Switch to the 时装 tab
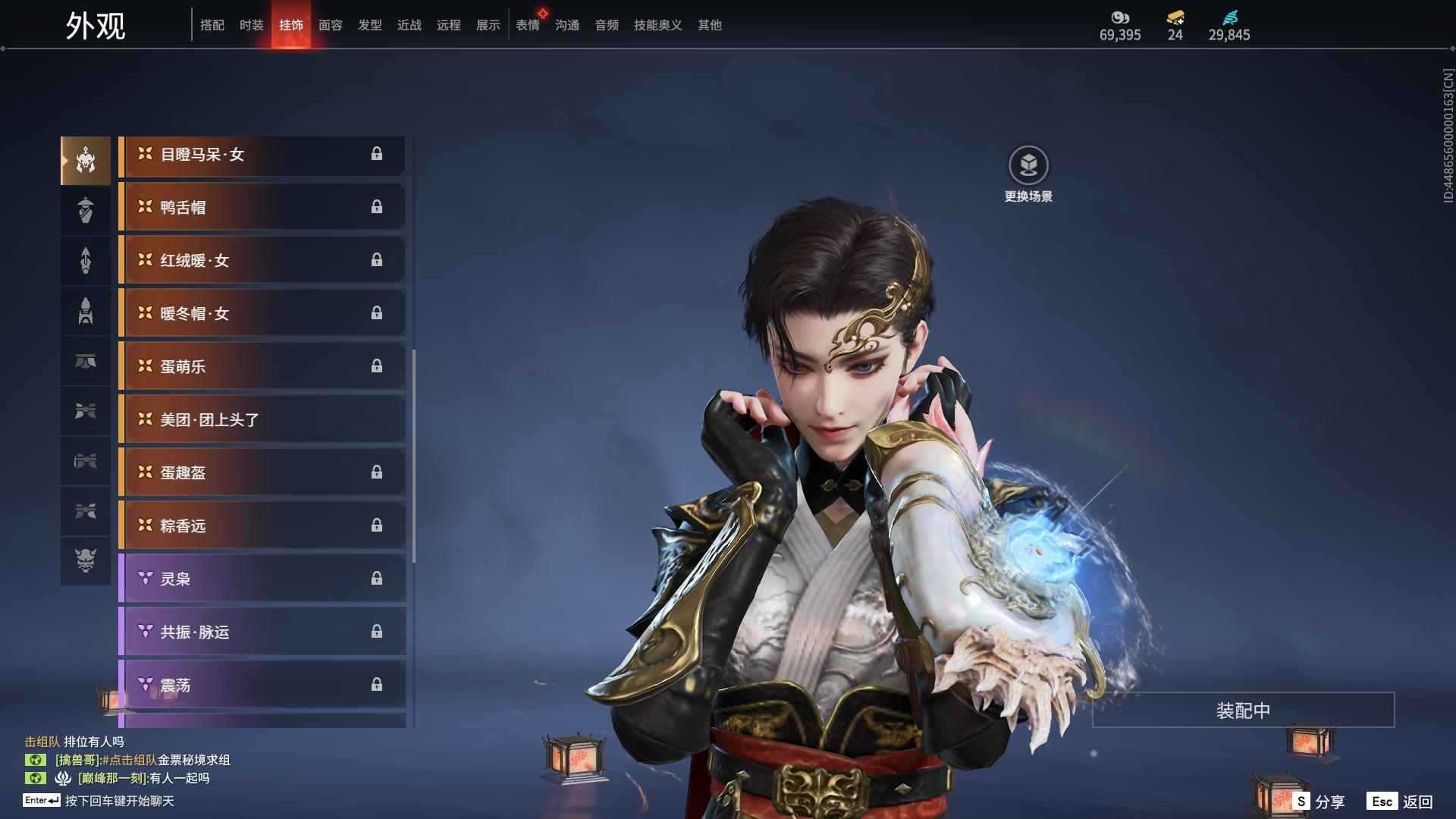This screenshot has width=1456, height=819. [x=252, y=25]
